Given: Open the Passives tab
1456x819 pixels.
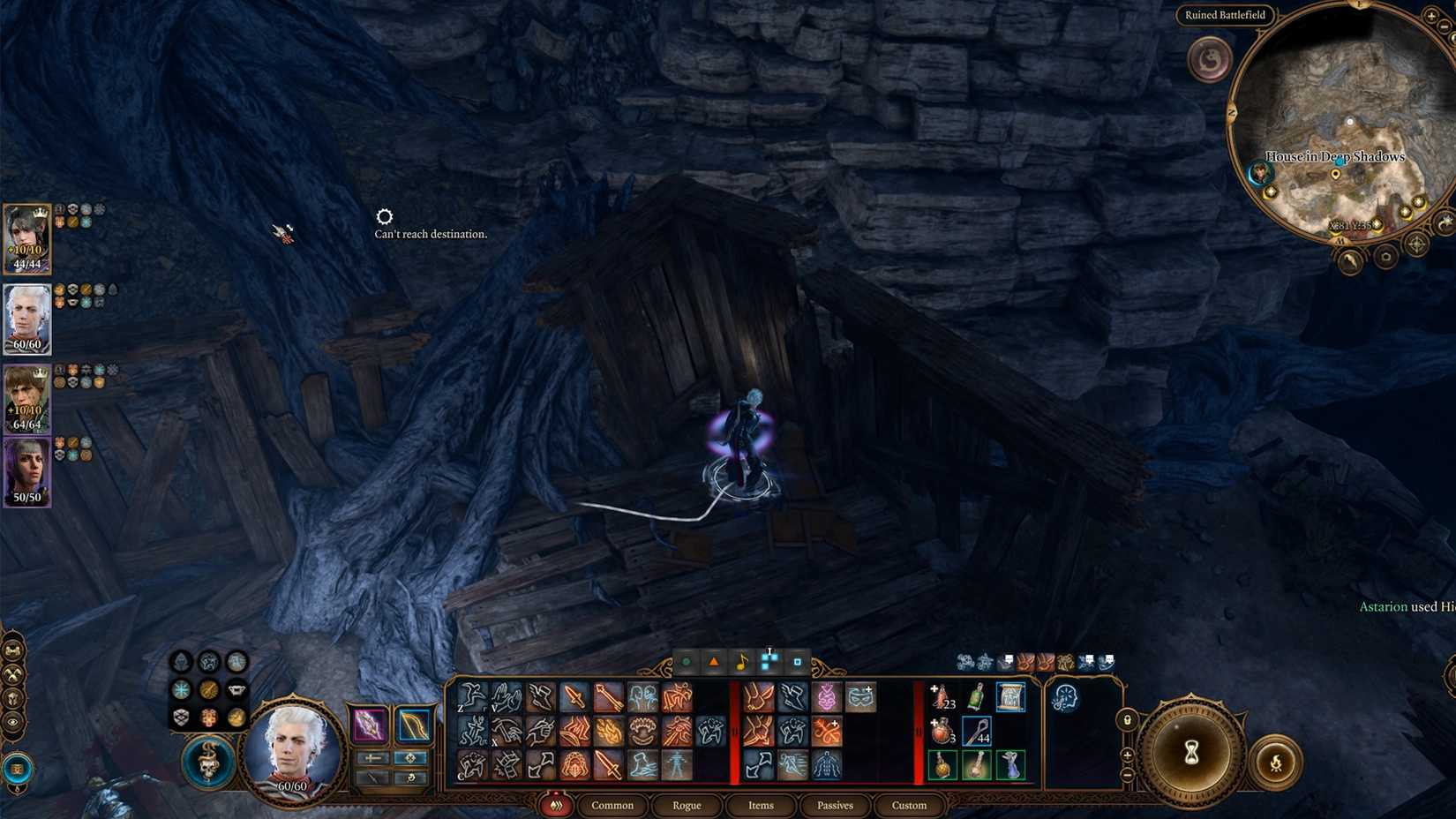Looking at the screenshot, I should click(x=835, y=806).
